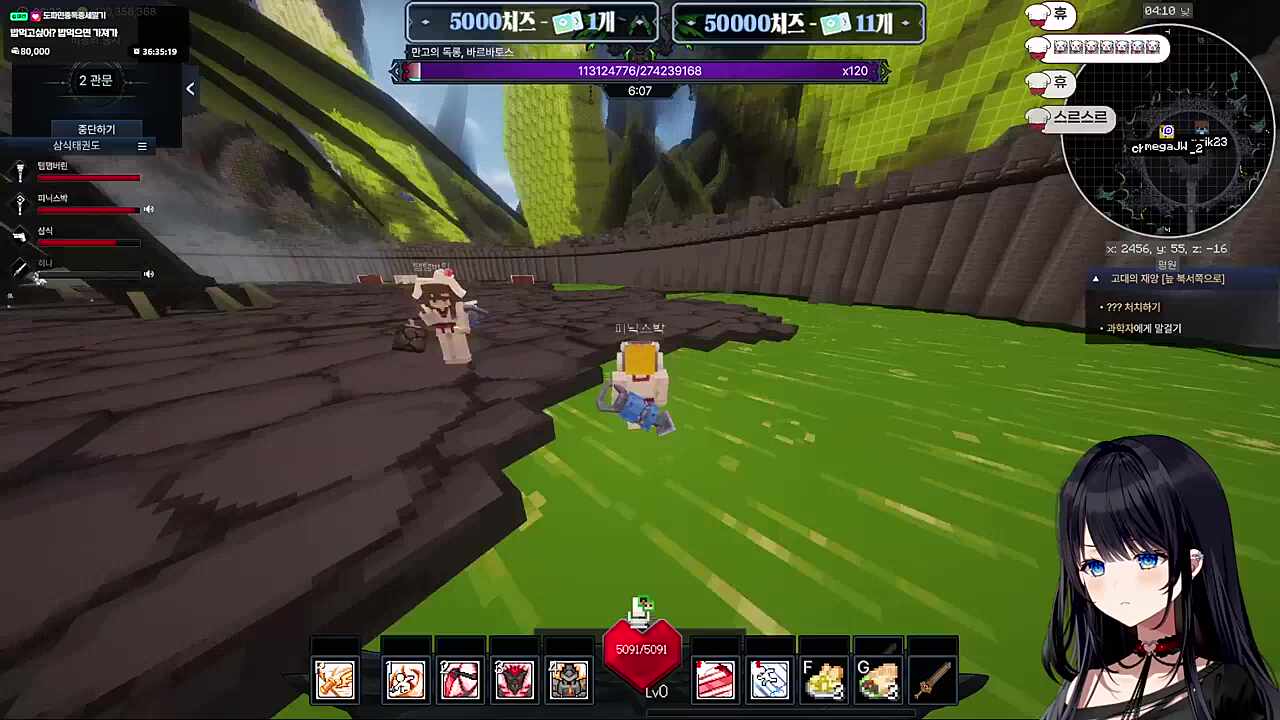Click the 중단하기 stop button
The height and width of the screenshot is (720, 1280).
click(x=96, y=129)
